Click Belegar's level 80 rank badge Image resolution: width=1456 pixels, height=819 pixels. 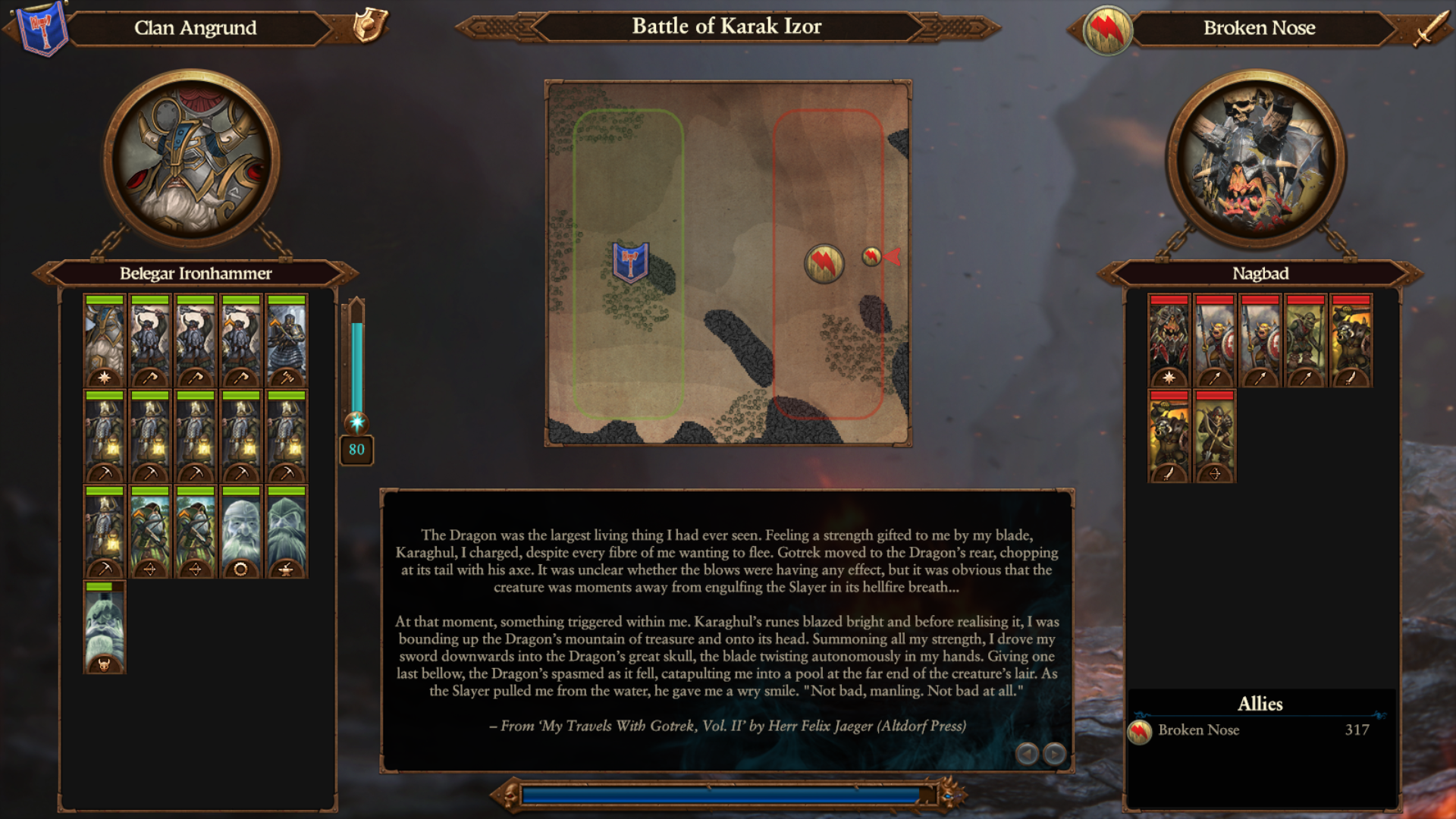pos(356,450)
